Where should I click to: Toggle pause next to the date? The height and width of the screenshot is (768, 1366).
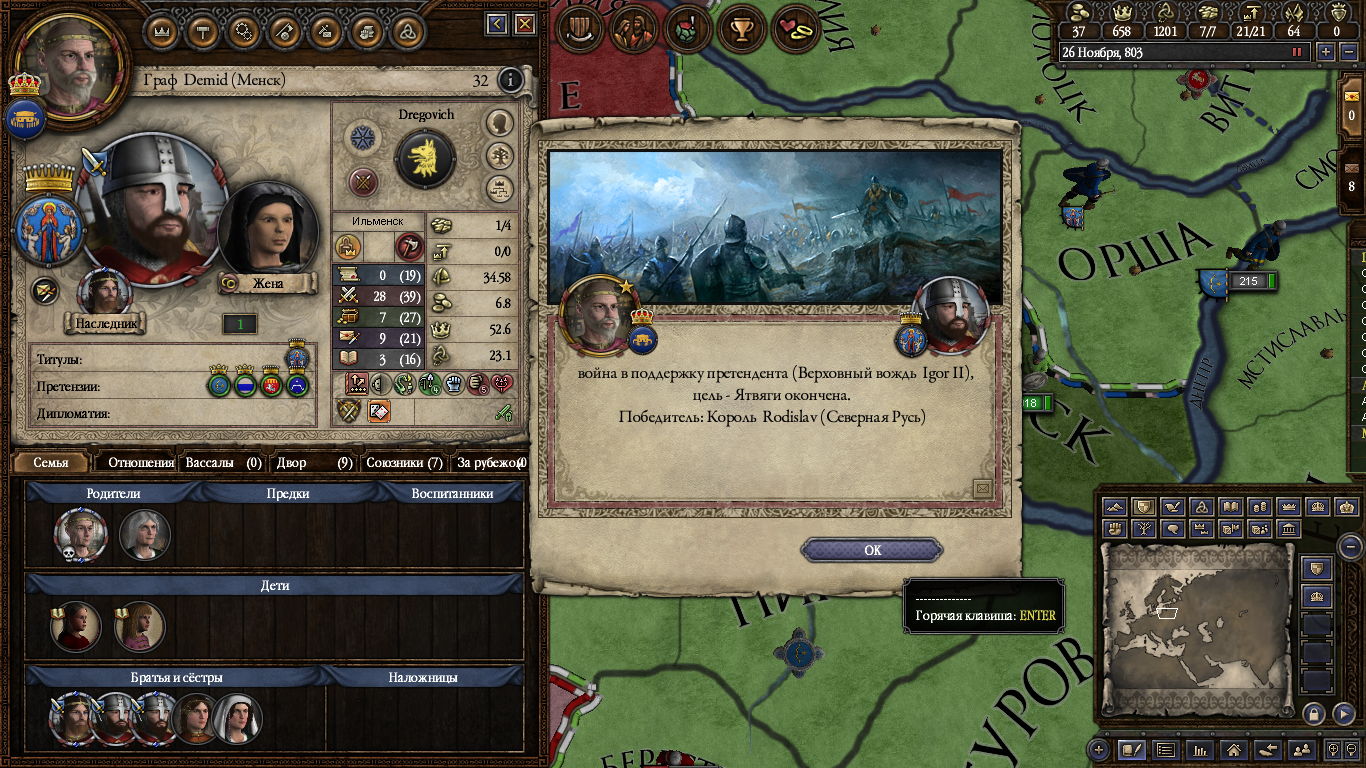[x=1298, y=52]
